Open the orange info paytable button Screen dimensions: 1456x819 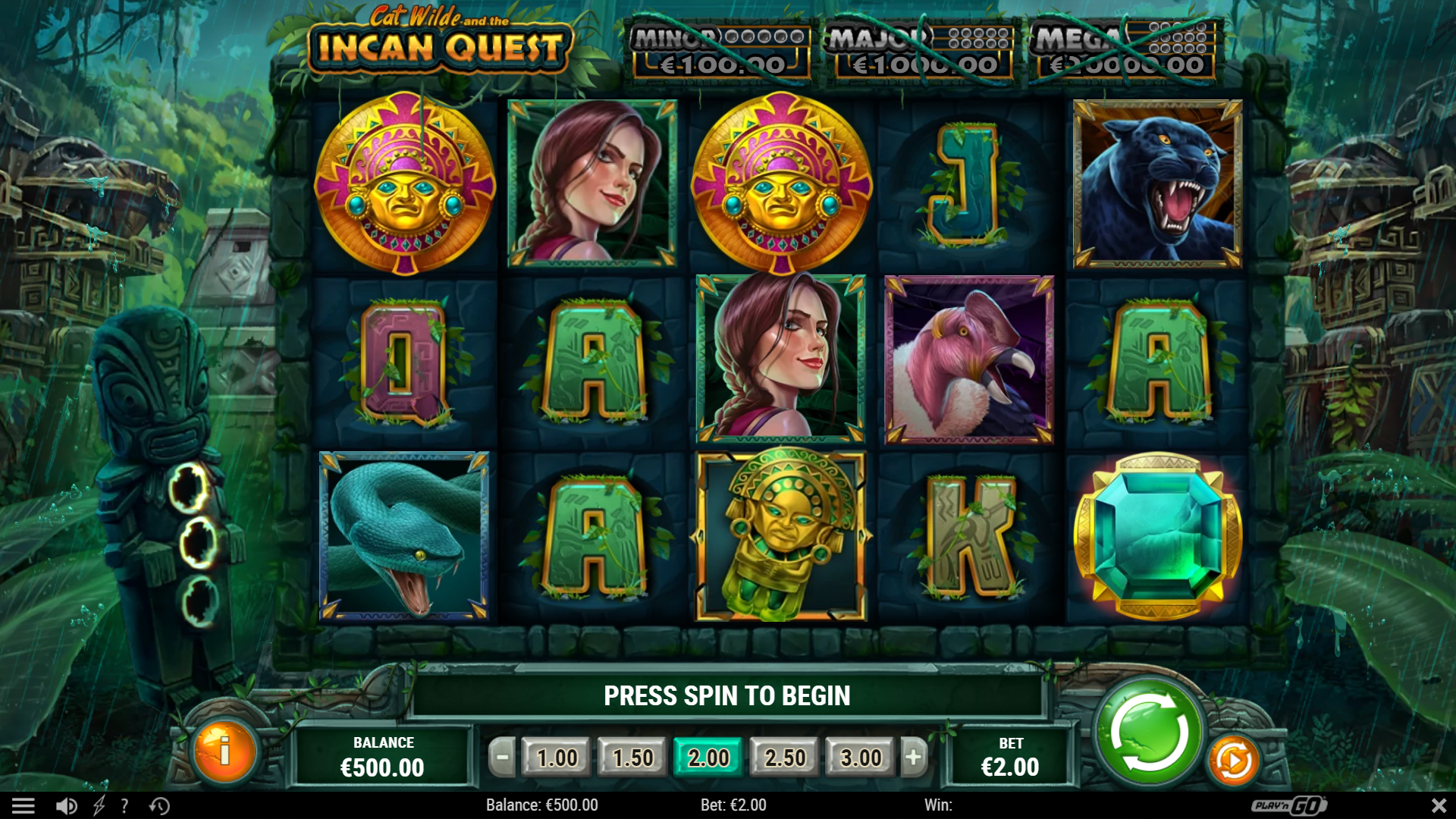coord(224,752)
